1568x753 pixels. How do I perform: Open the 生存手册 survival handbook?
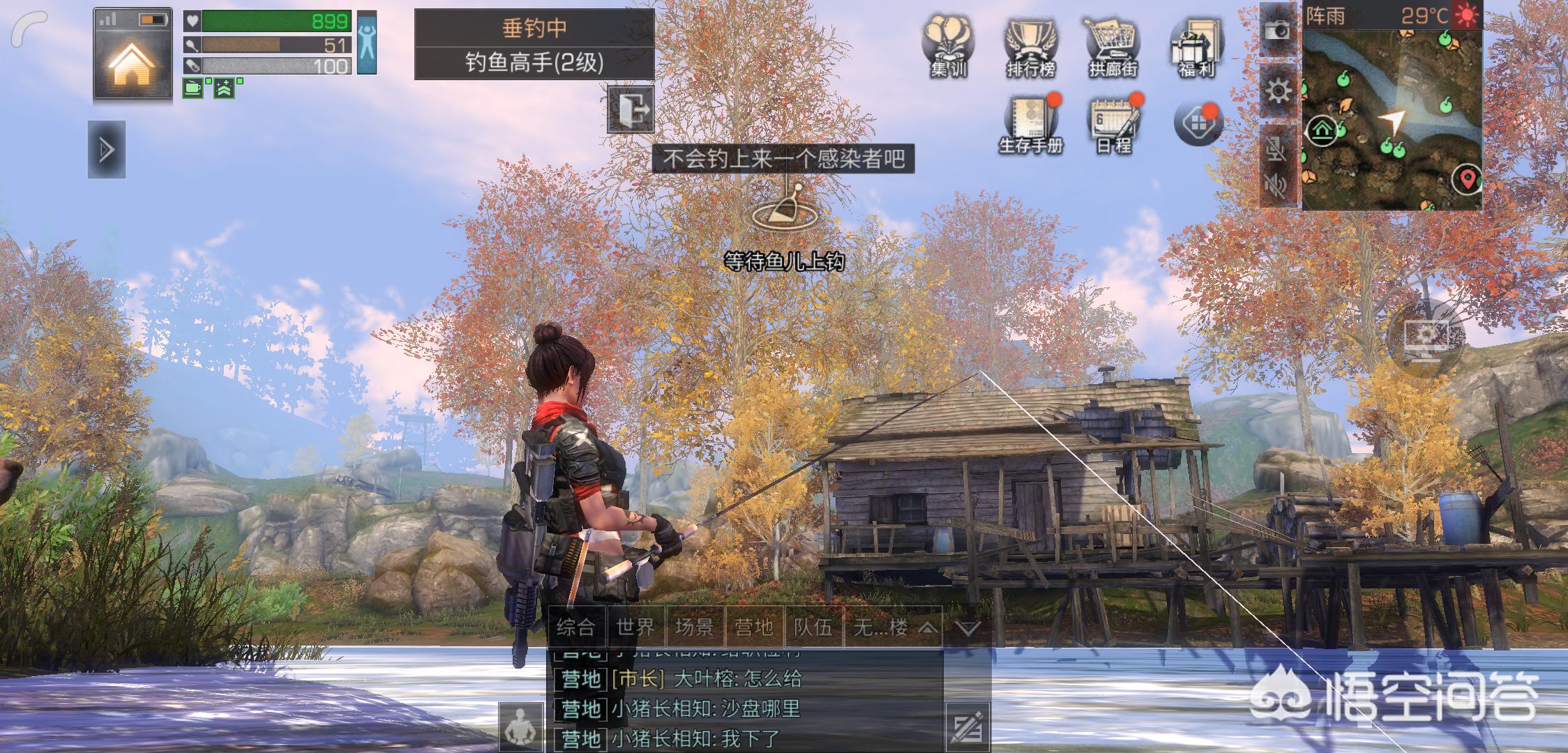1030,125
